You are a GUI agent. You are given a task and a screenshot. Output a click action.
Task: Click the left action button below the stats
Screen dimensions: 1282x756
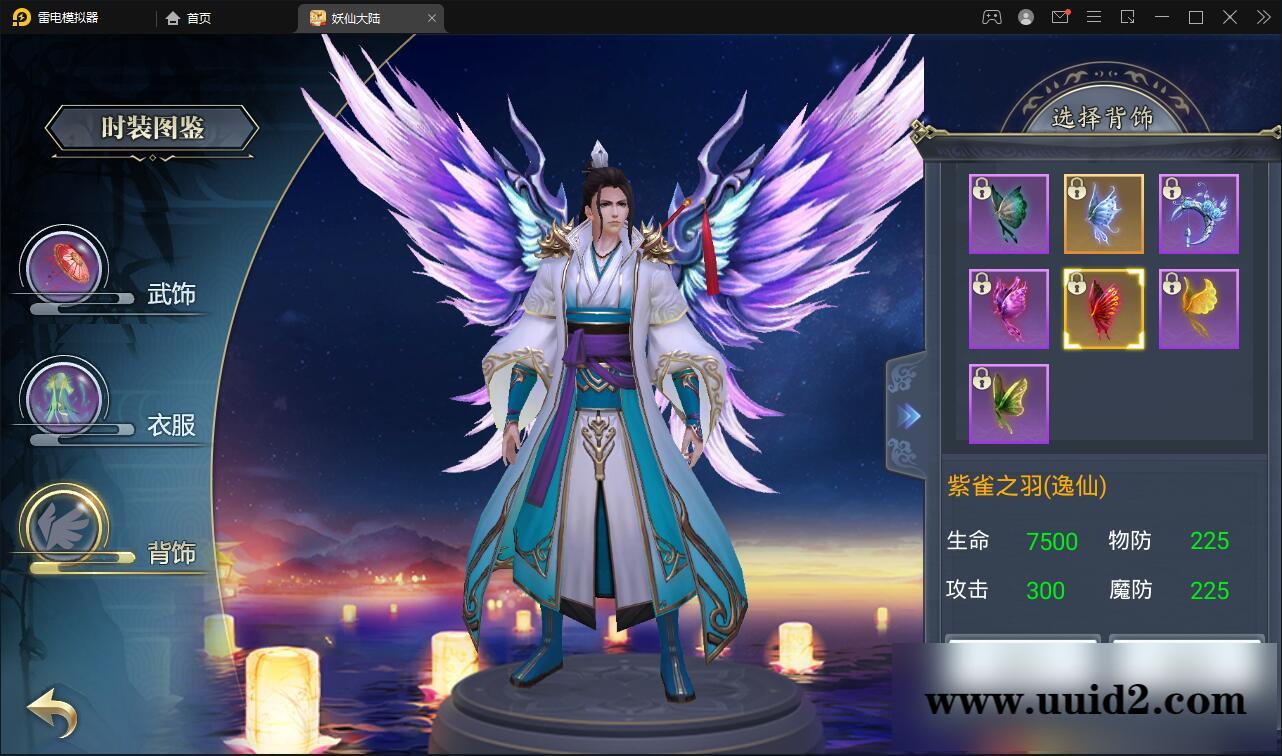(1022, 648)
